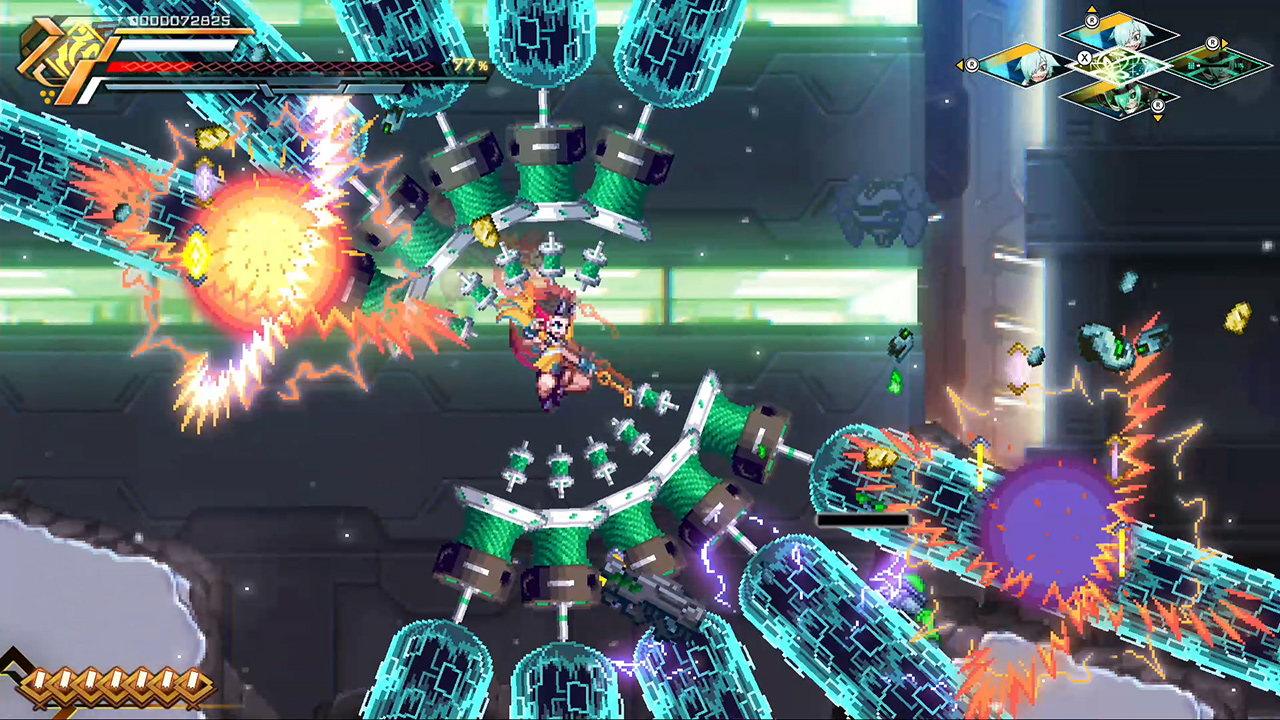1280x720 pixels.
Task: Expand the leftward yellow arrow beside left portrait
Action: (961, 66)
